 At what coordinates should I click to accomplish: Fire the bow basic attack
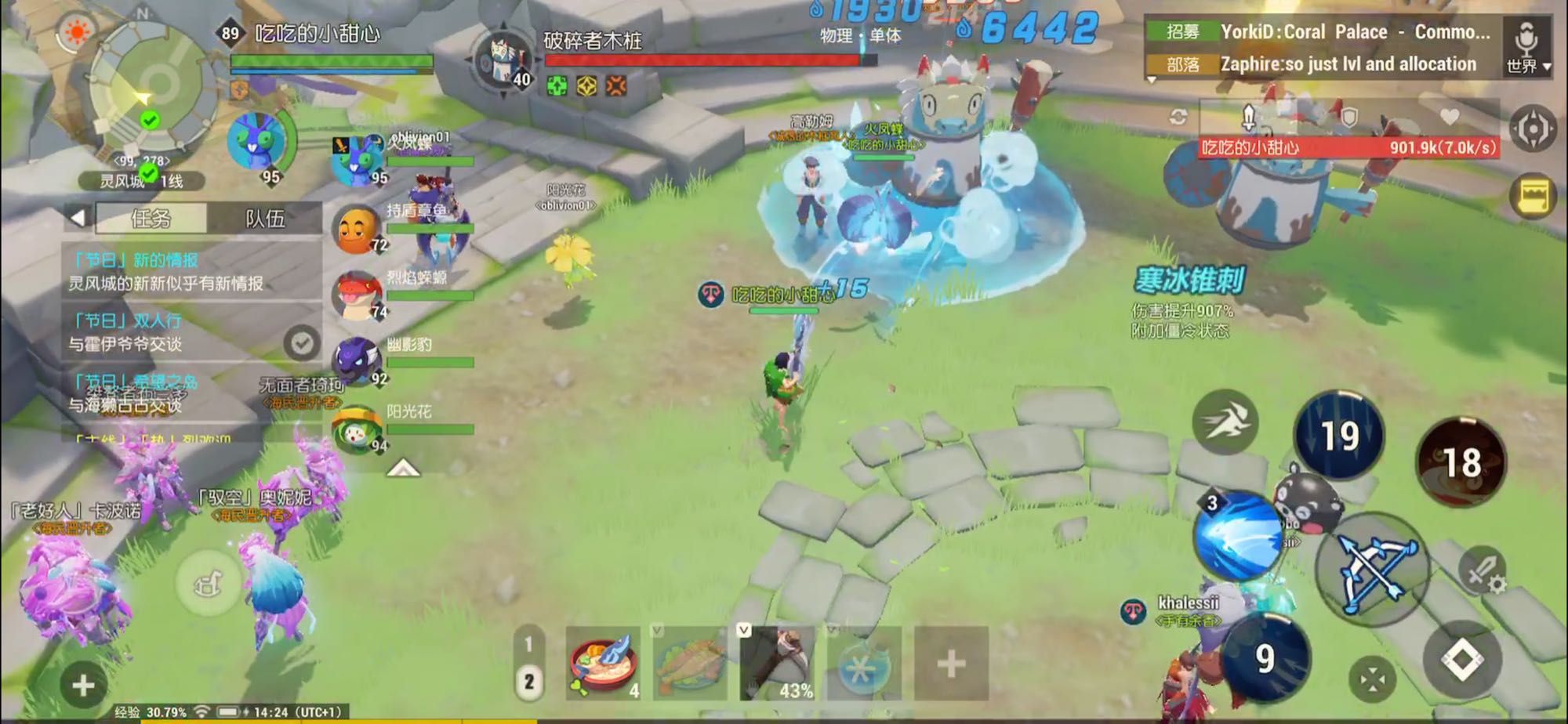(x=1371, y=570)
